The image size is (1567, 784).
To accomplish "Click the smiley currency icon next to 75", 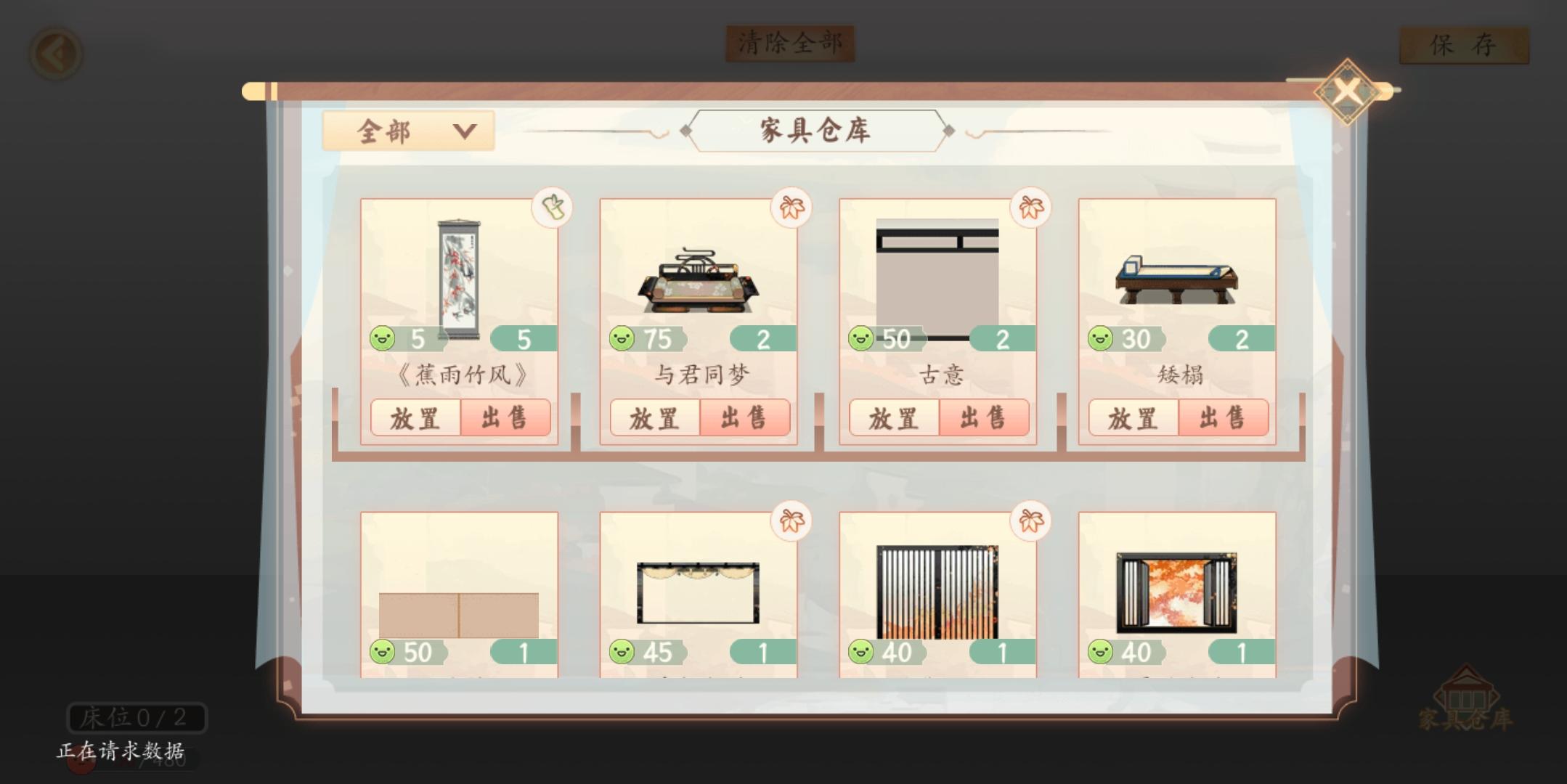I will pyautogui.click(x=622, y=336).
